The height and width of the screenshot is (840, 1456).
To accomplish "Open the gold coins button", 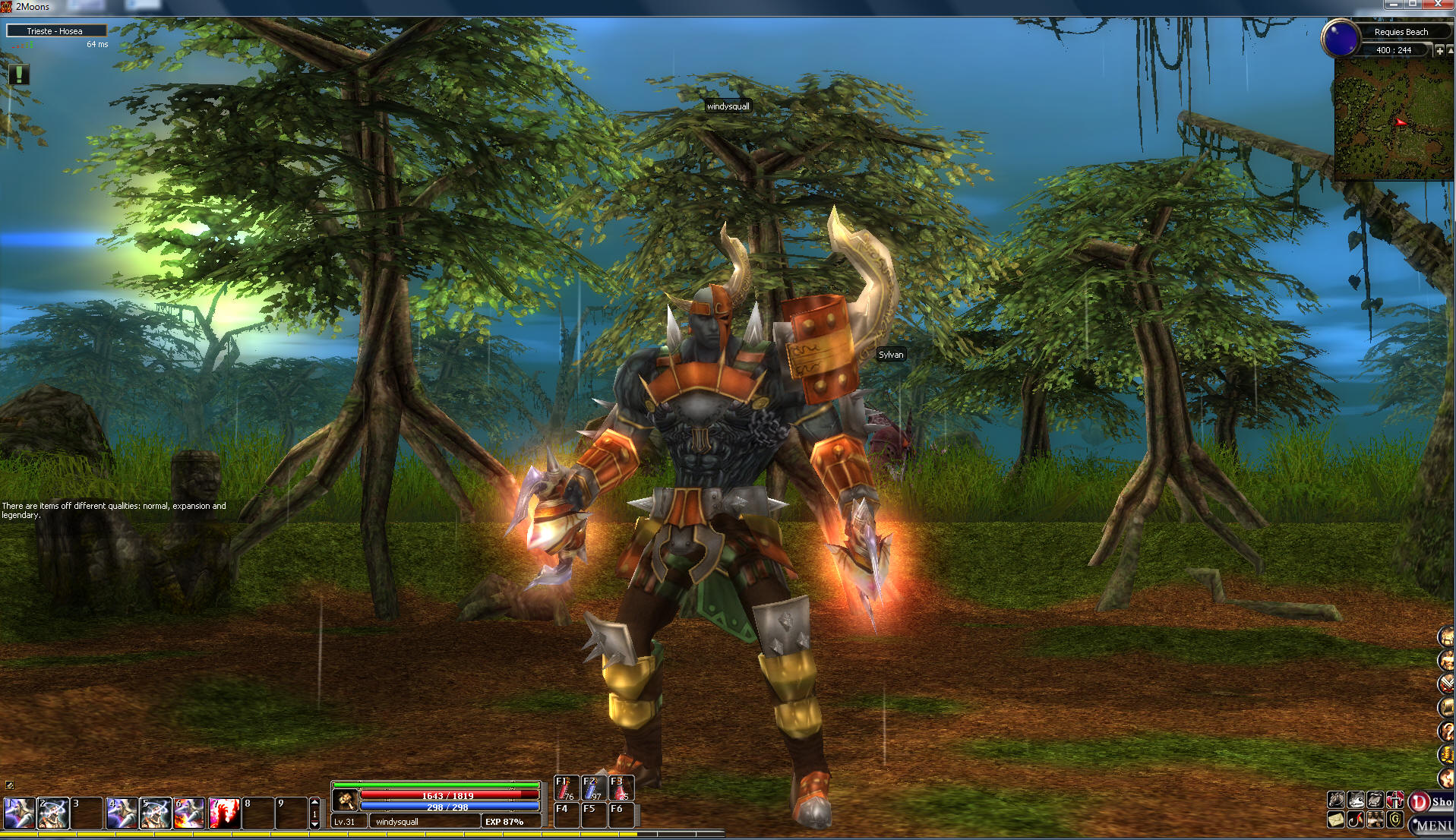I will click(x=1446, y=754).
